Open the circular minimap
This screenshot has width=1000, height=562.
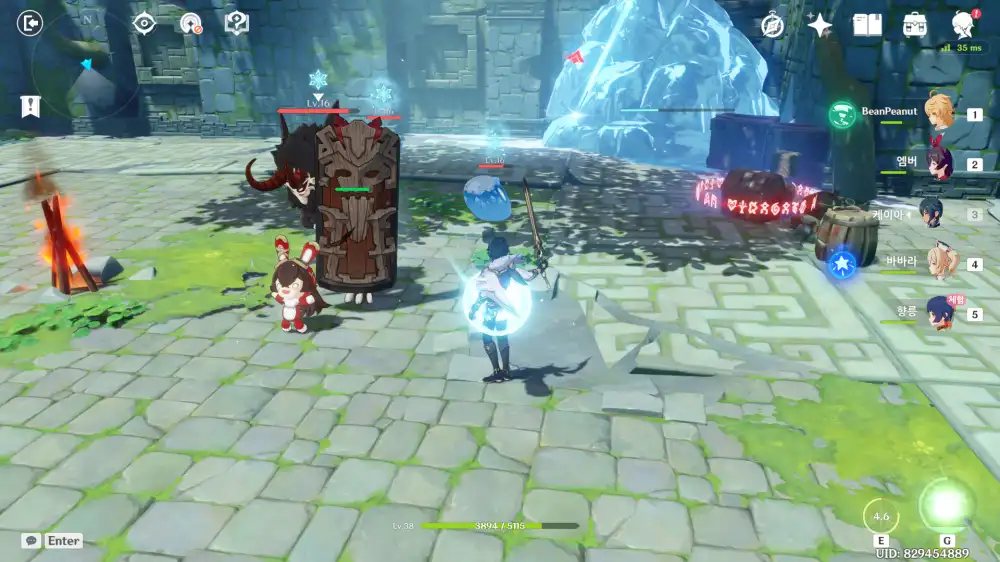[85, 70]
